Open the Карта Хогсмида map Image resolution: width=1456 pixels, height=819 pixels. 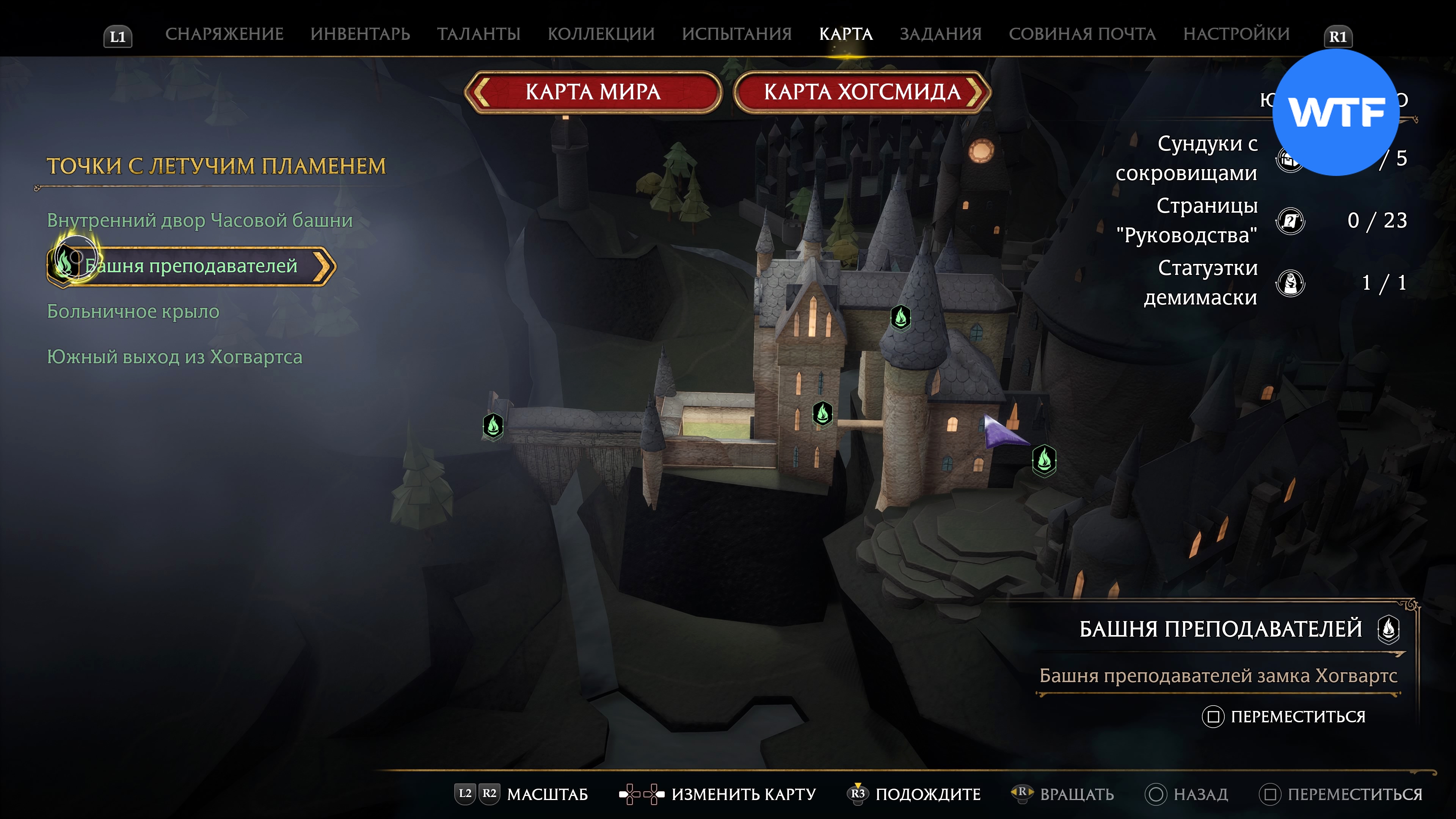click(862, 92)
